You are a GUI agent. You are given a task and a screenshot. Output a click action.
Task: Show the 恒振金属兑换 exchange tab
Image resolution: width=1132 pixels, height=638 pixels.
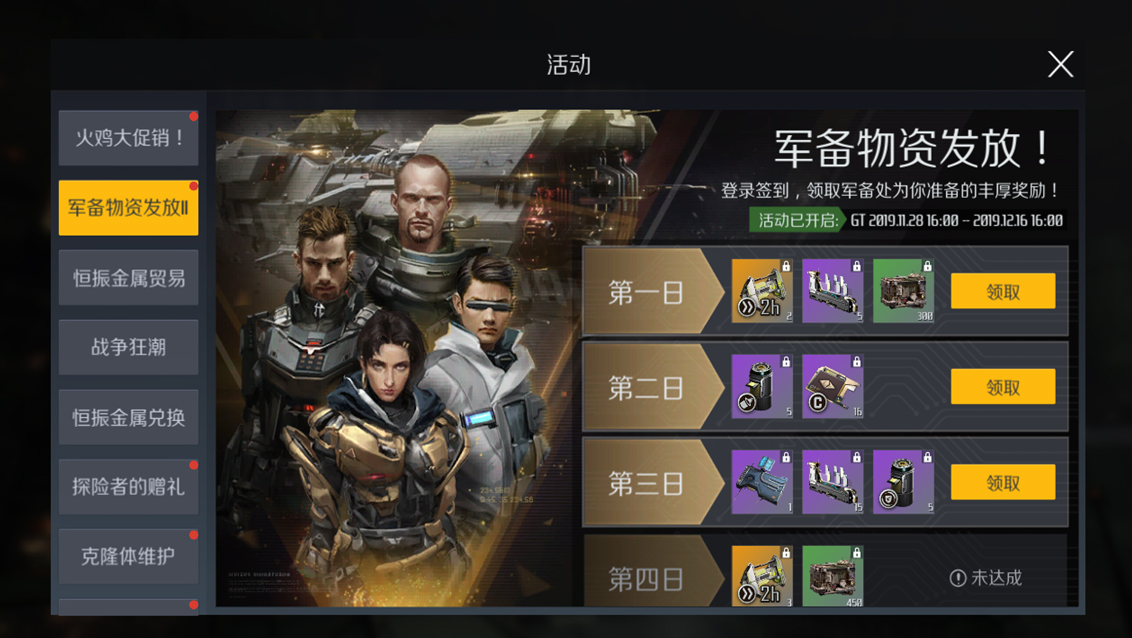[129, 417]
